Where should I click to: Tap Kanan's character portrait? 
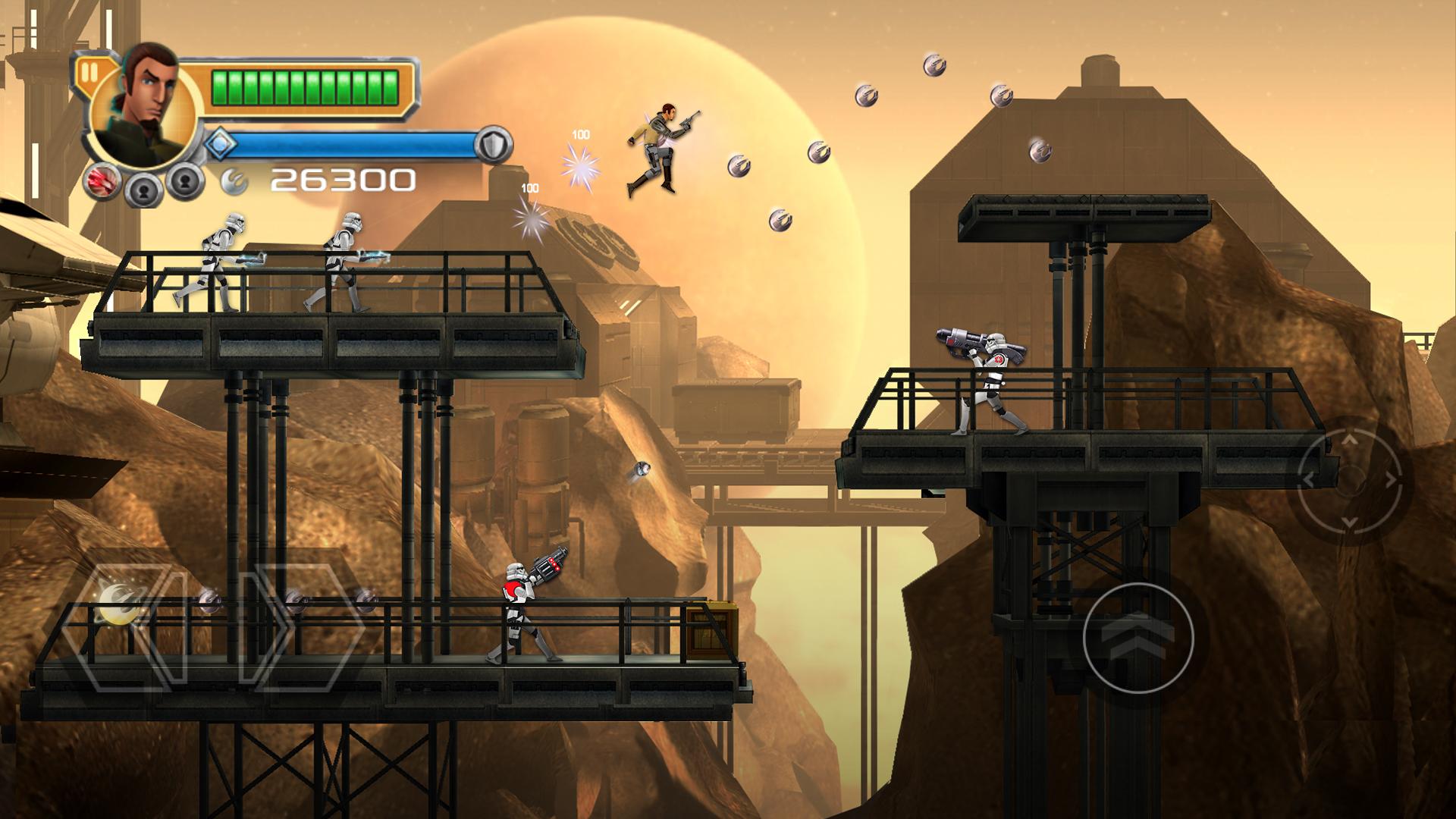click(144, 106)
